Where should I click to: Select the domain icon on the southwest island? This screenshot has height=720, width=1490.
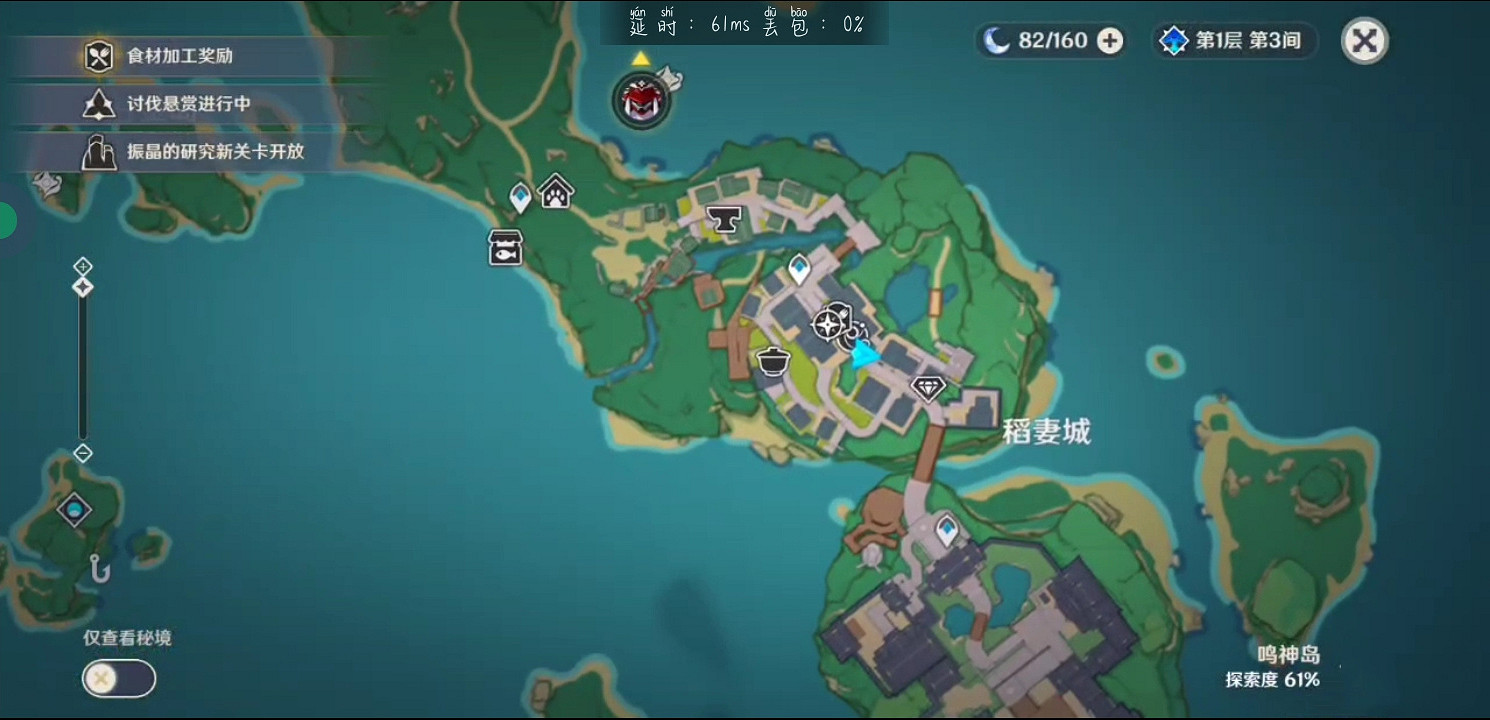pyautogui.click(x=73, y=510)
